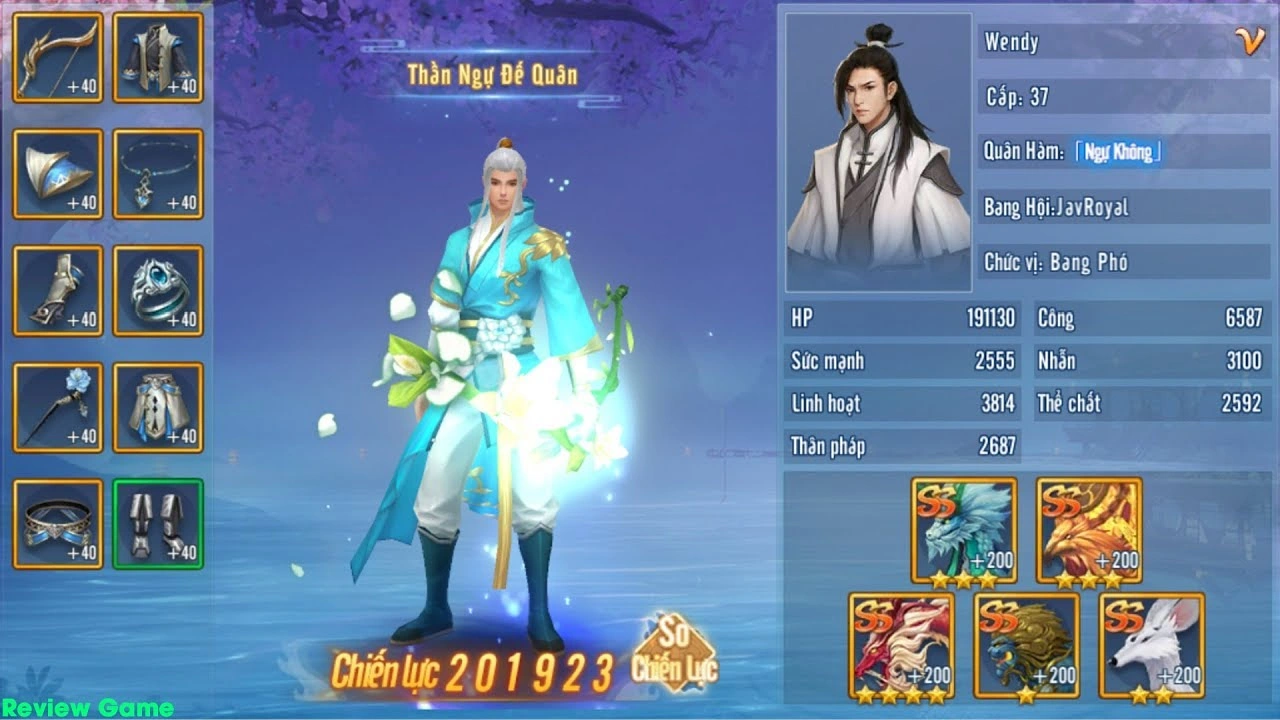Open the chest armor equipment slot
Screen dimensions: 1280x720
[x=158, y=58]
